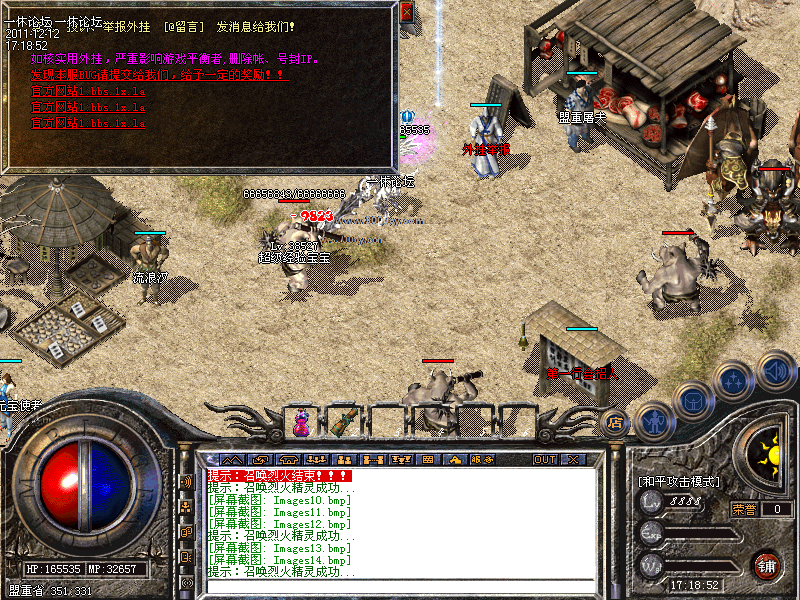Click the chat text input field

click(400, 585)
